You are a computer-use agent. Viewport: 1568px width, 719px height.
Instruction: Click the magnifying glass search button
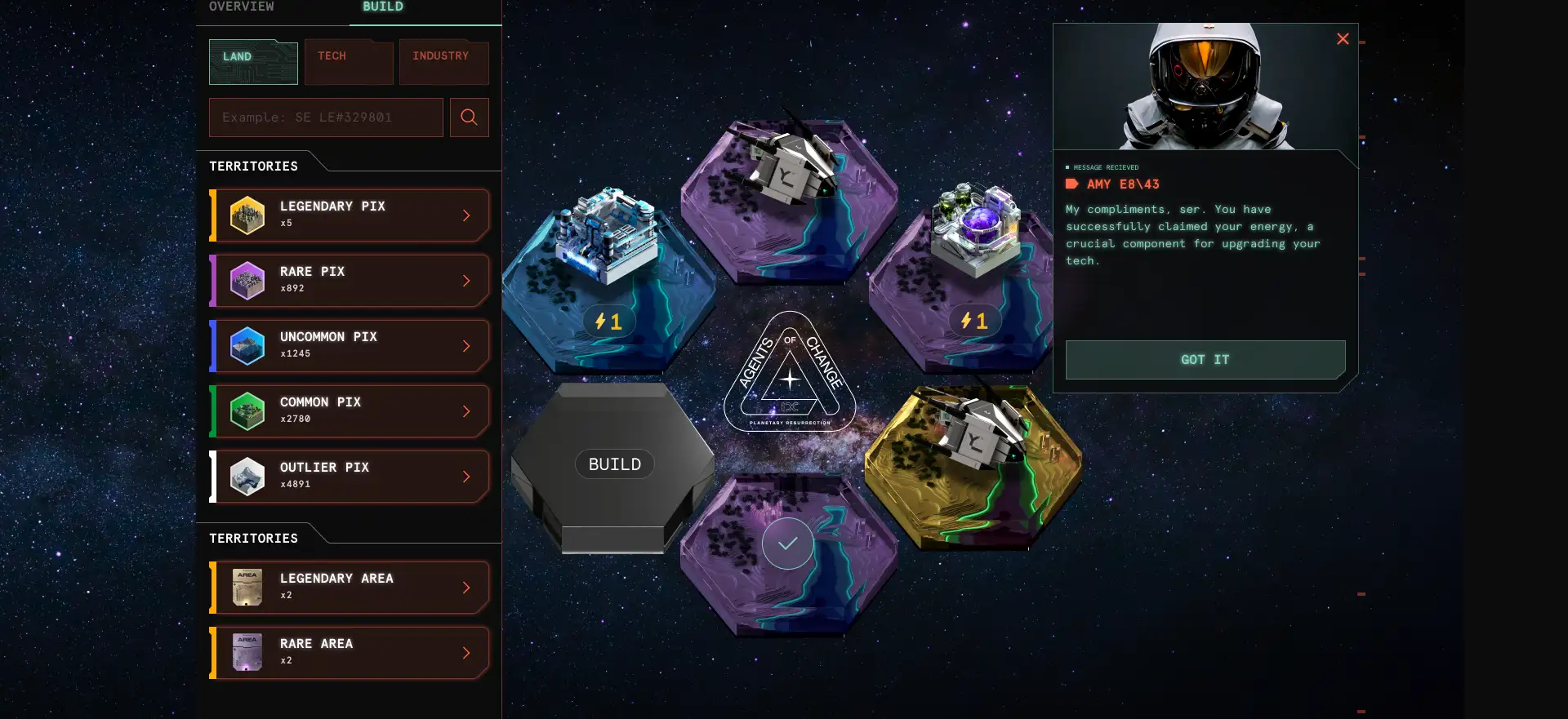(469, 118)
